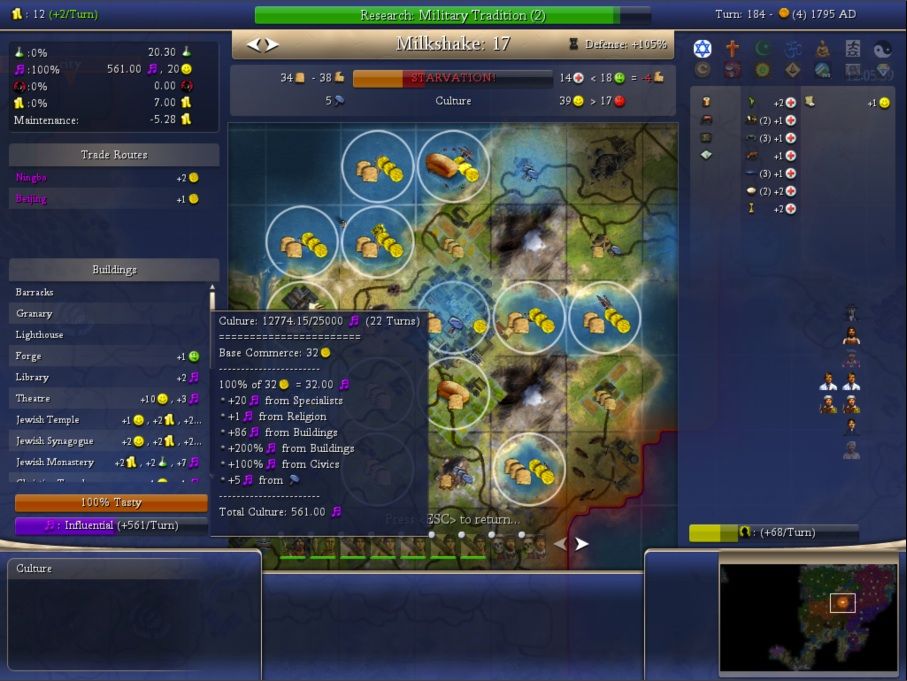Go to the previous city with the left arrow
907x681 pixels.
pos(254,45)
